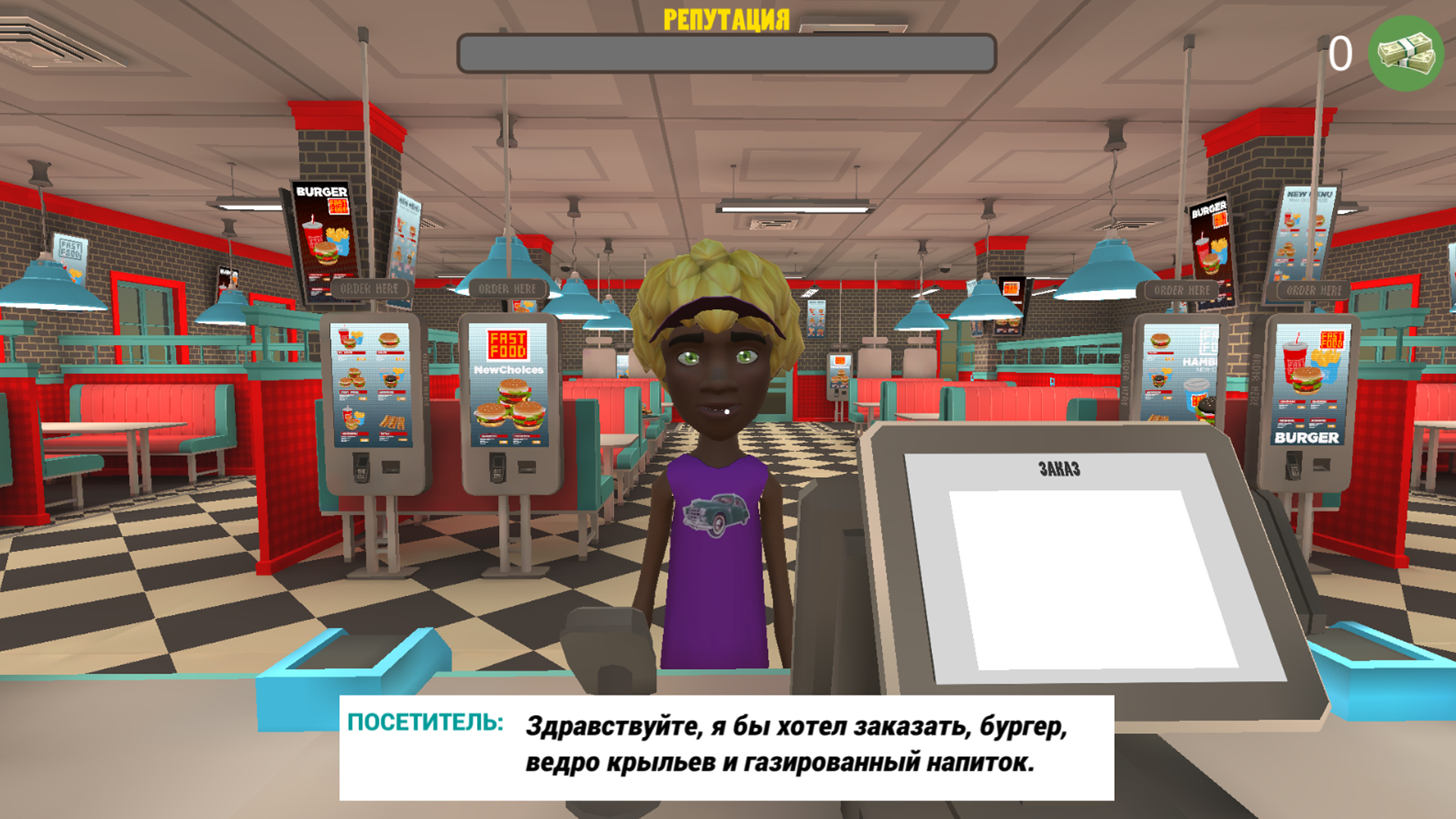The width and height of the screenshot is (1456, 819).
Task: Select the cheeseburger image atop the left kiosk menu
Action: tap(388, 340)
